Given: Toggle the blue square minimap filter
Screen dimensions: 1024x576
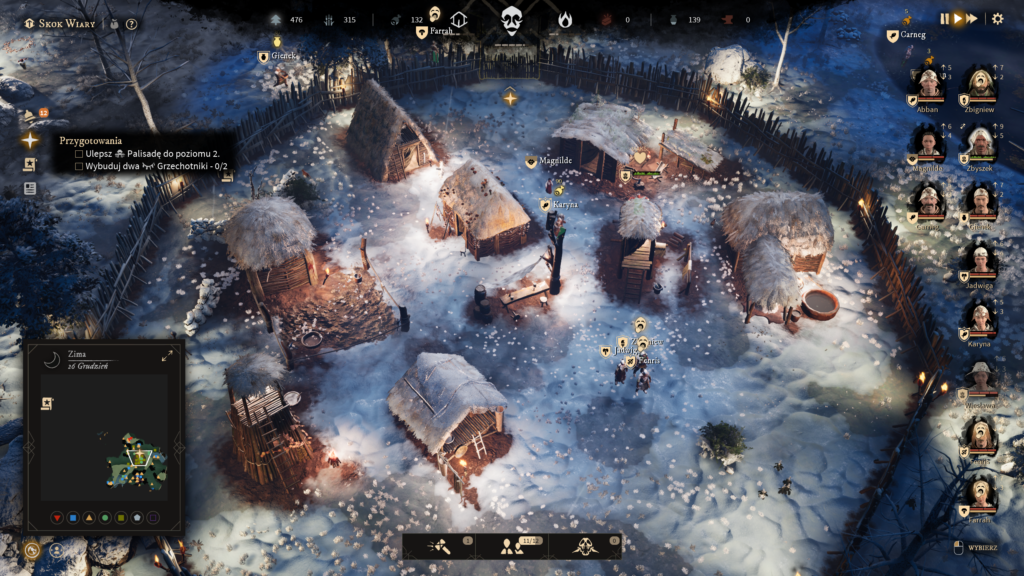Looking at the screenshot, I should tap(72, 518).
